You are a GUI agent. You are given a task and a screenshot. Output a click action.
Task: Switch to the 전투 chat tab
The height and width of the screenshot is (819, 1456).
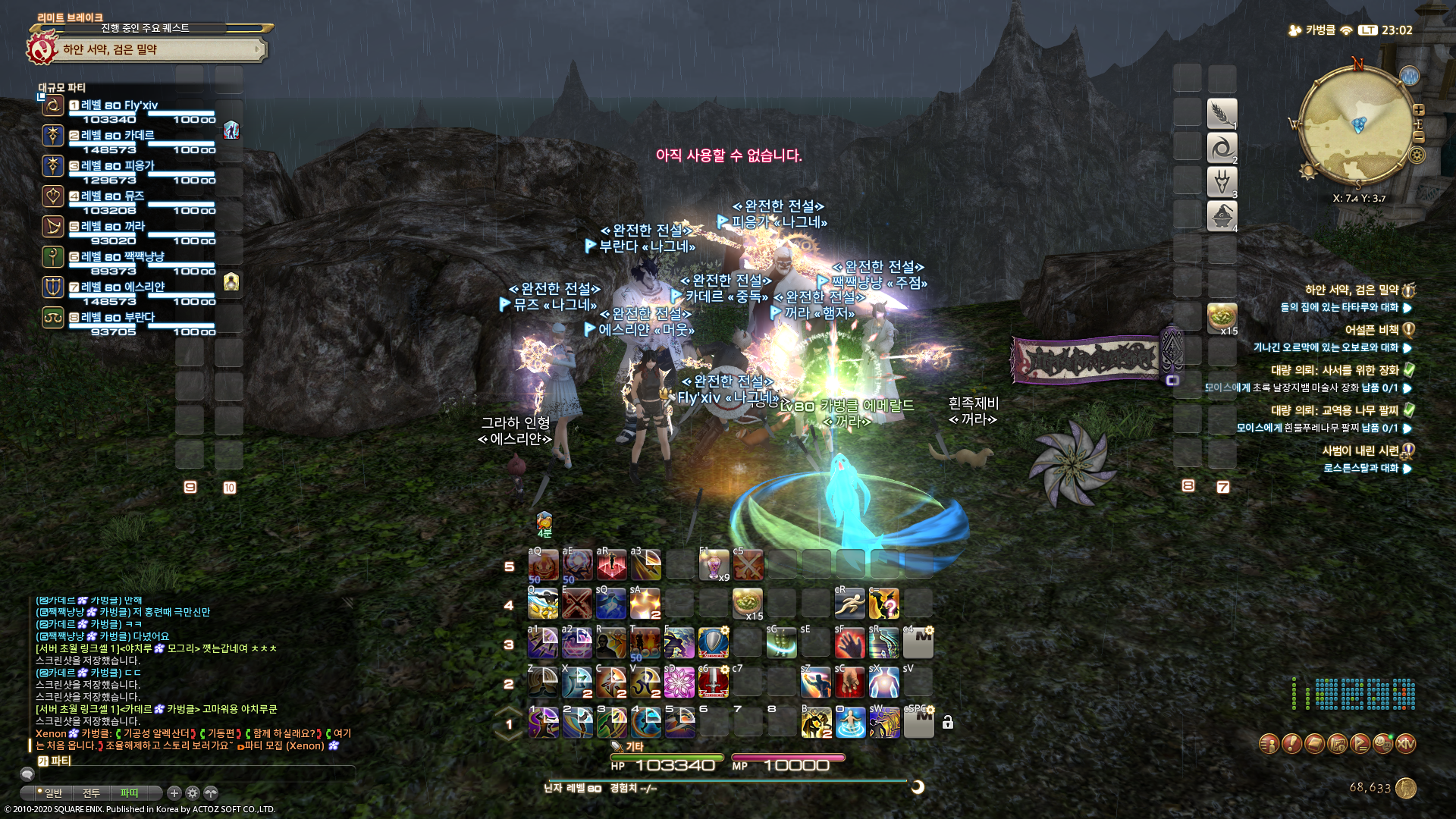click(x=91, y=793)
